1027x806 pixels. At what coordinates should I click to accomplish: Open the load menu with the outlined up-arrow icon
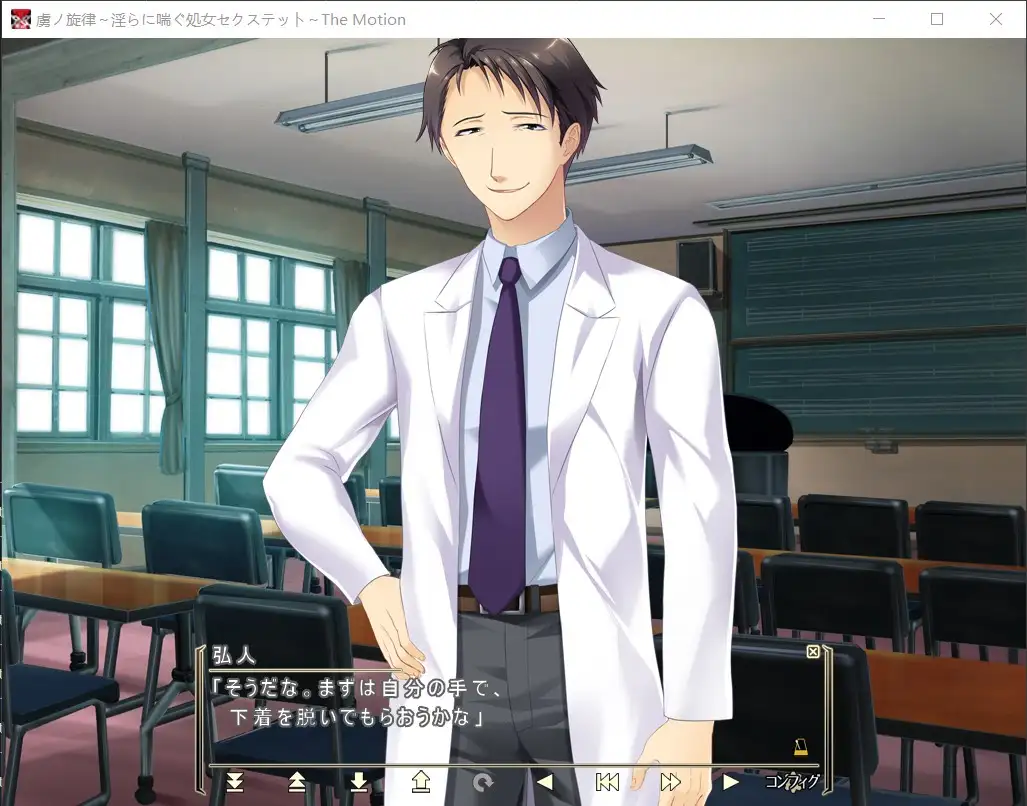(421, 781)
